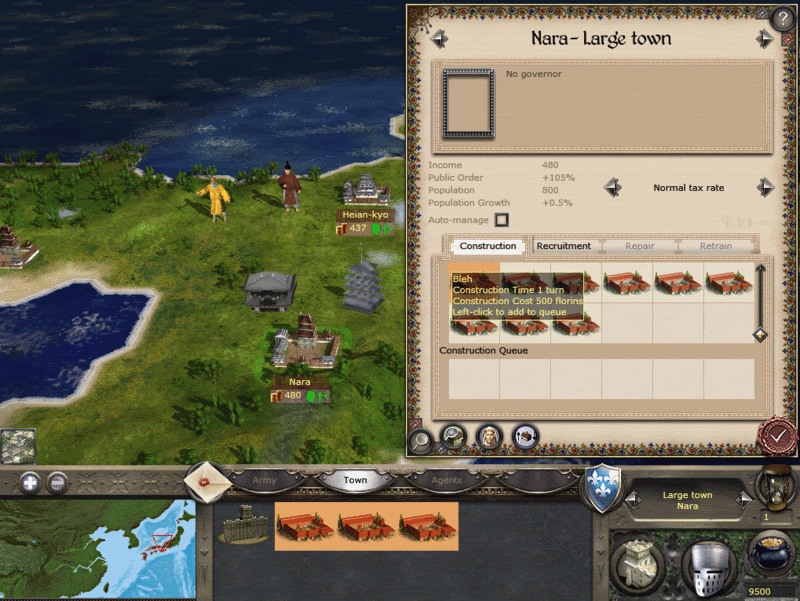Viewport: 800px width, 601px height.
Task: Close the settlement panel with the checkmark button
Action: pos(776,436)
